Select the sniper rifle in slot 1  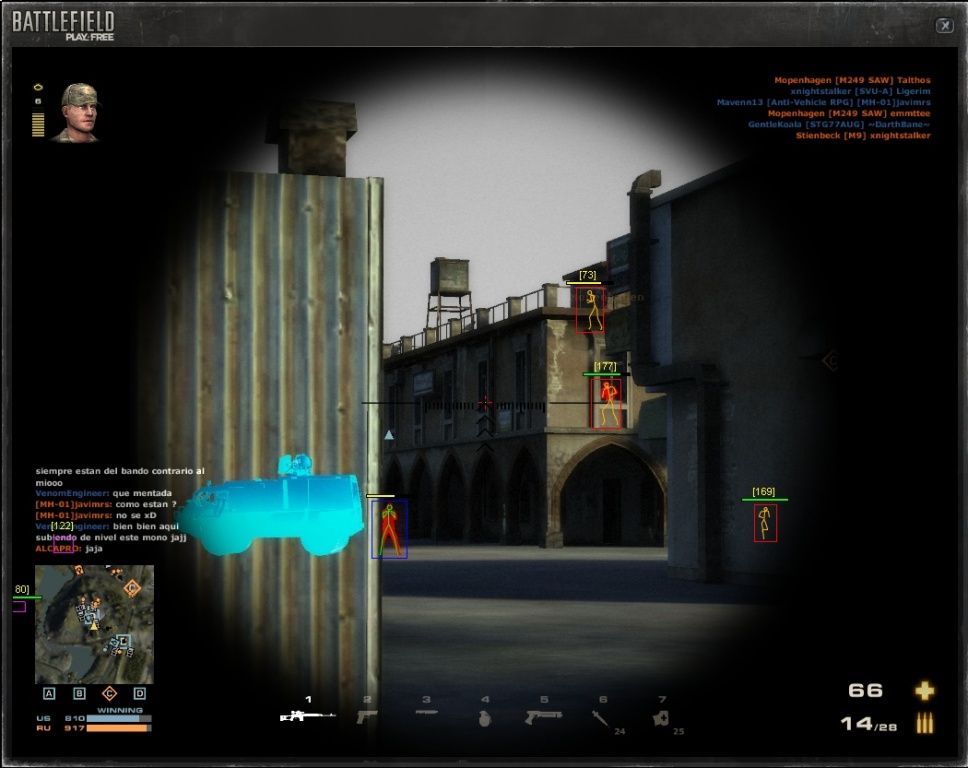(x=306, y=716)
